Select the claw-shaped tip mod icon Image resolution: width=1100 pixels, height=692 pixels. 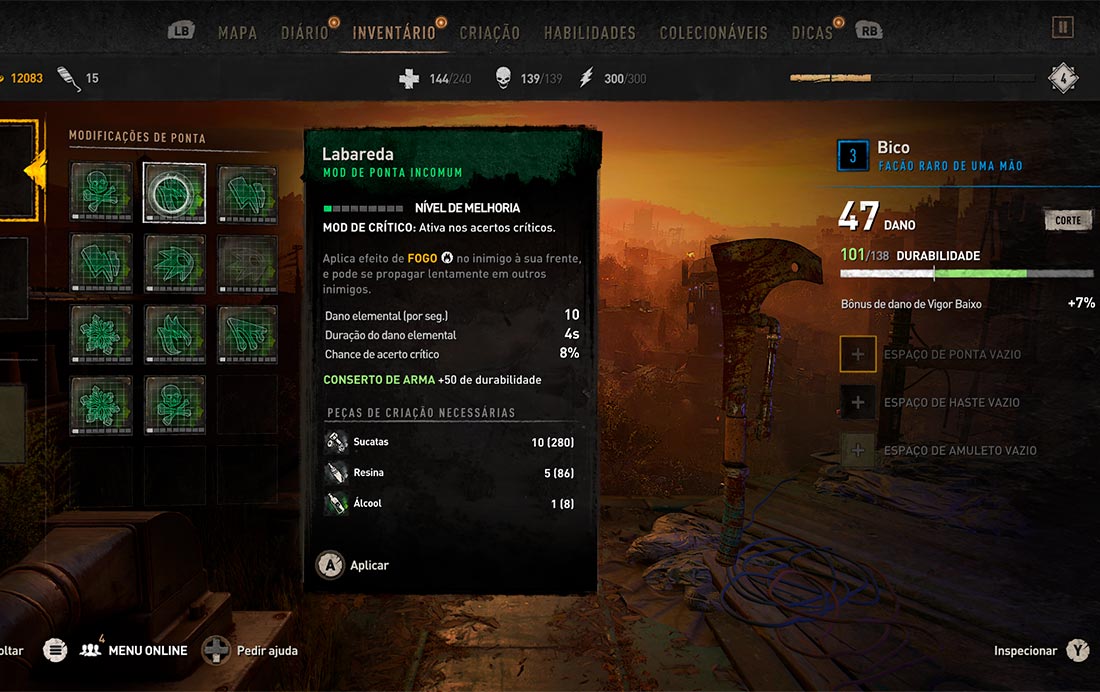[174, 333]
